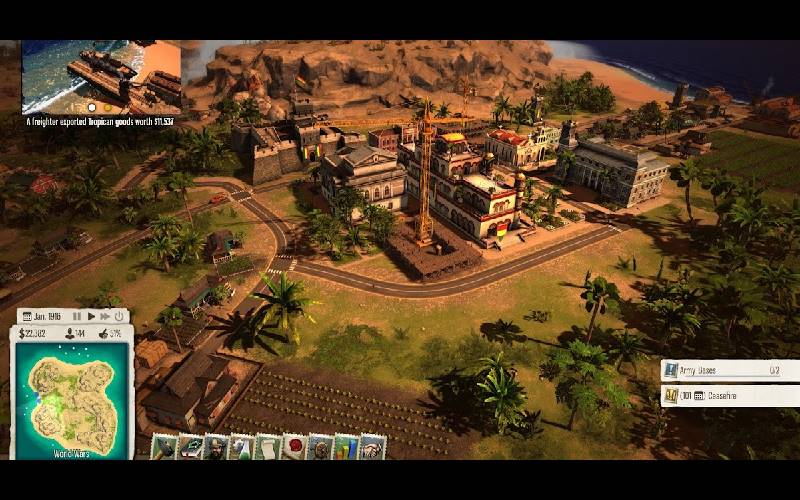Viewport: 800px width, 500px height.
Task: Select the El Presidente portrait stamp
Action: click(216, 447)
